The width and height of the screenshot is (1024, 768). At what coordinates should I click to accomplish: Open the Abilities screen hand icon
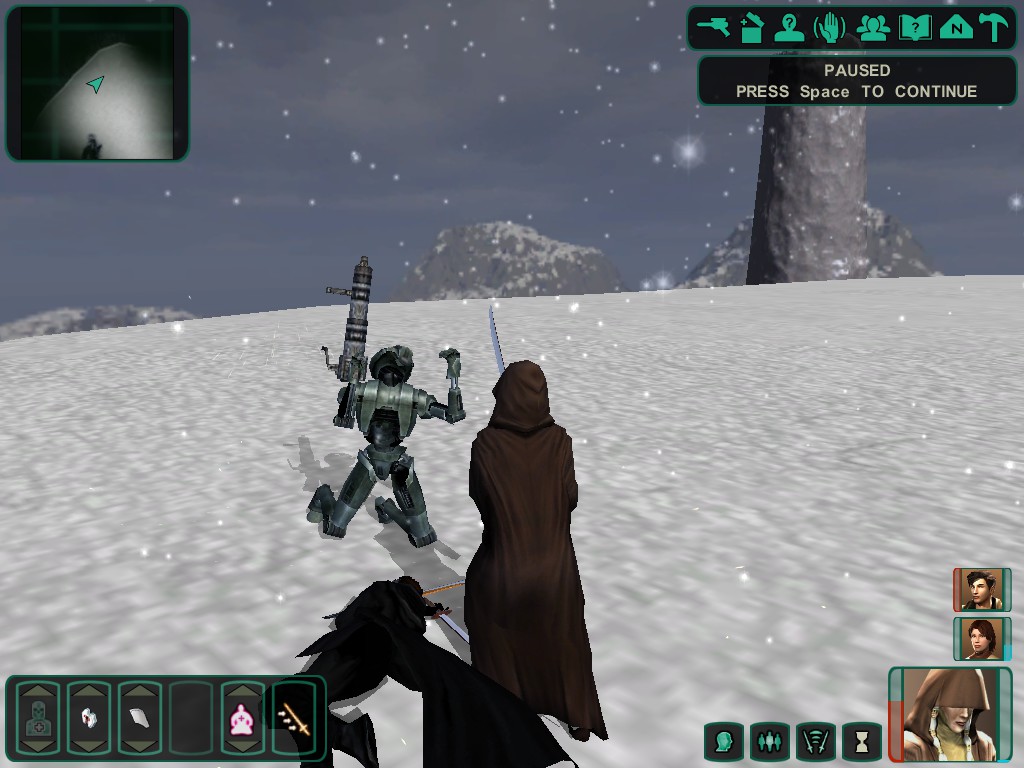click(830, 27)
